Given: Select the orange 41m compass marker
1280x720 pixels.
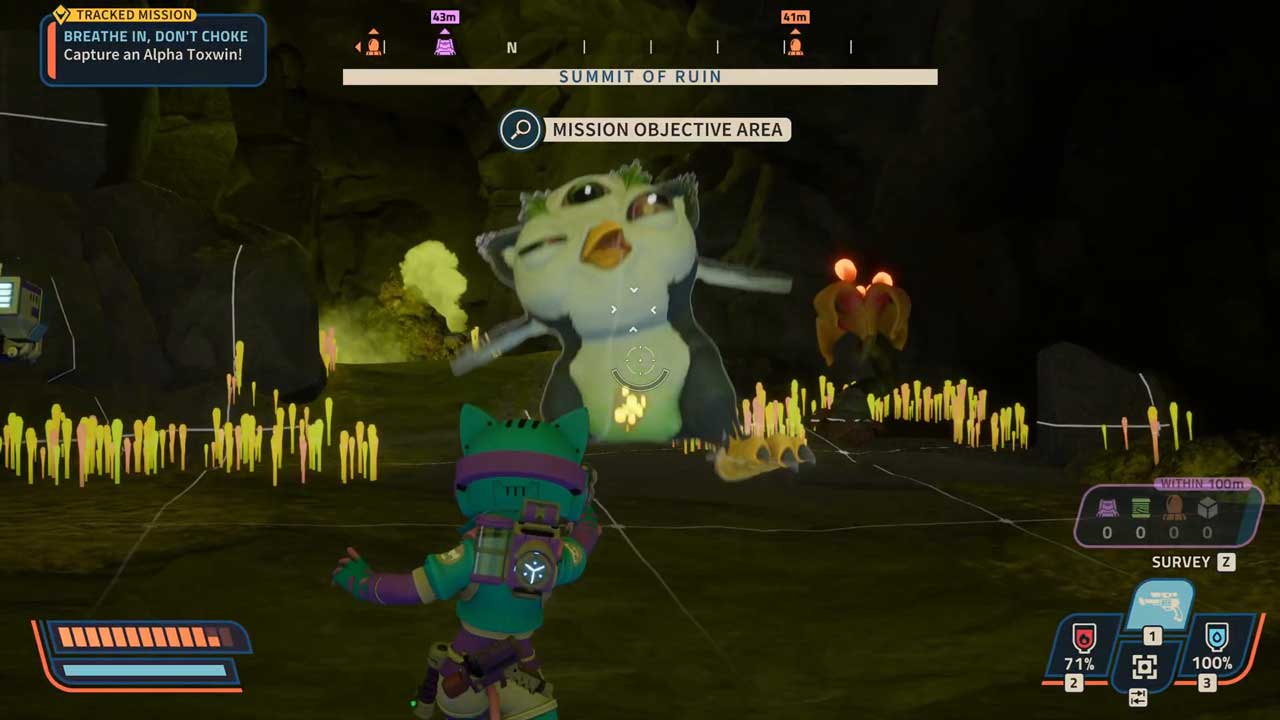Looking at the screenshot, I should [x=795, y=43].
